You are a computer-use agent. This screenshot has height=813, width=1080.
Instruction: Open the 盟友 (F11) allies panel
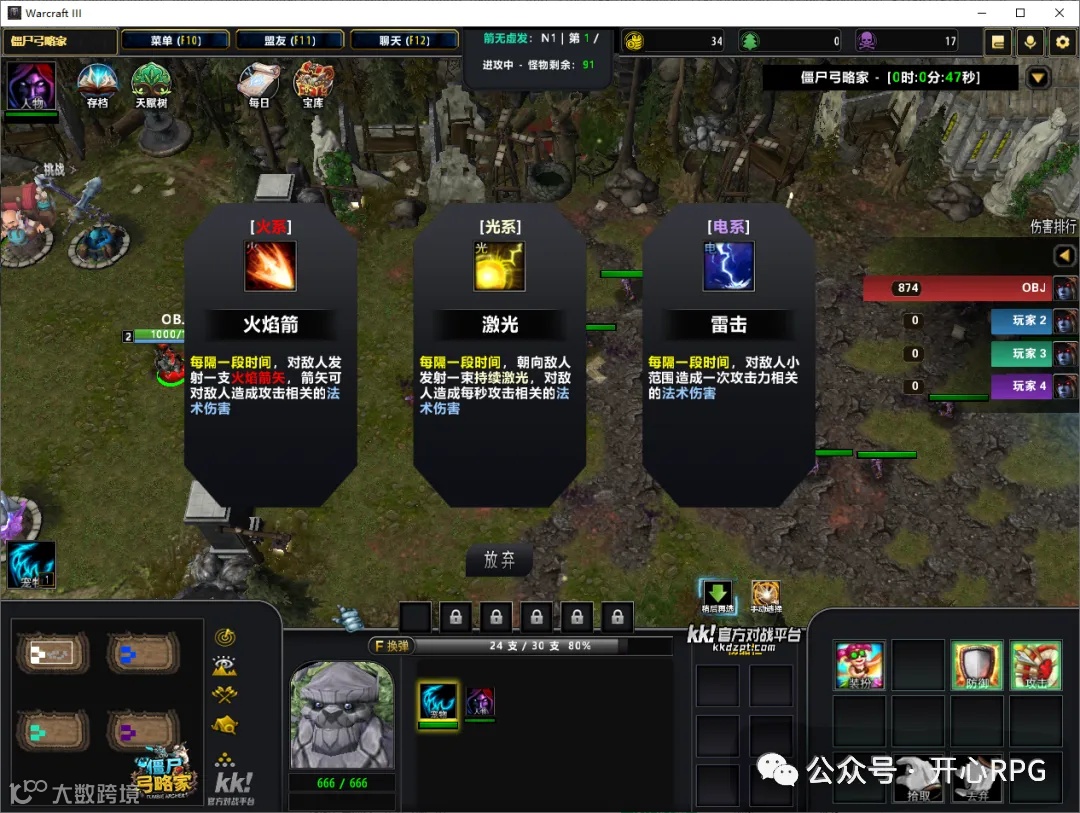click(291, 41)
